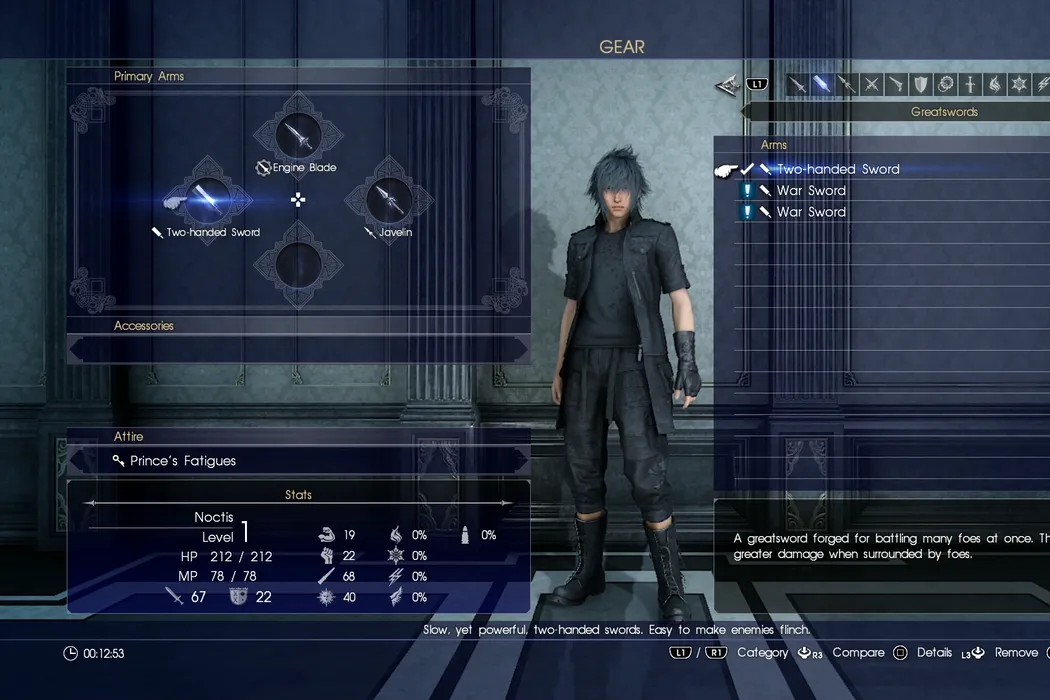The width and height of the screenshot is (1050, 700).
Task: Open the crossed Daggers category tab
Action: pos(871,85)
